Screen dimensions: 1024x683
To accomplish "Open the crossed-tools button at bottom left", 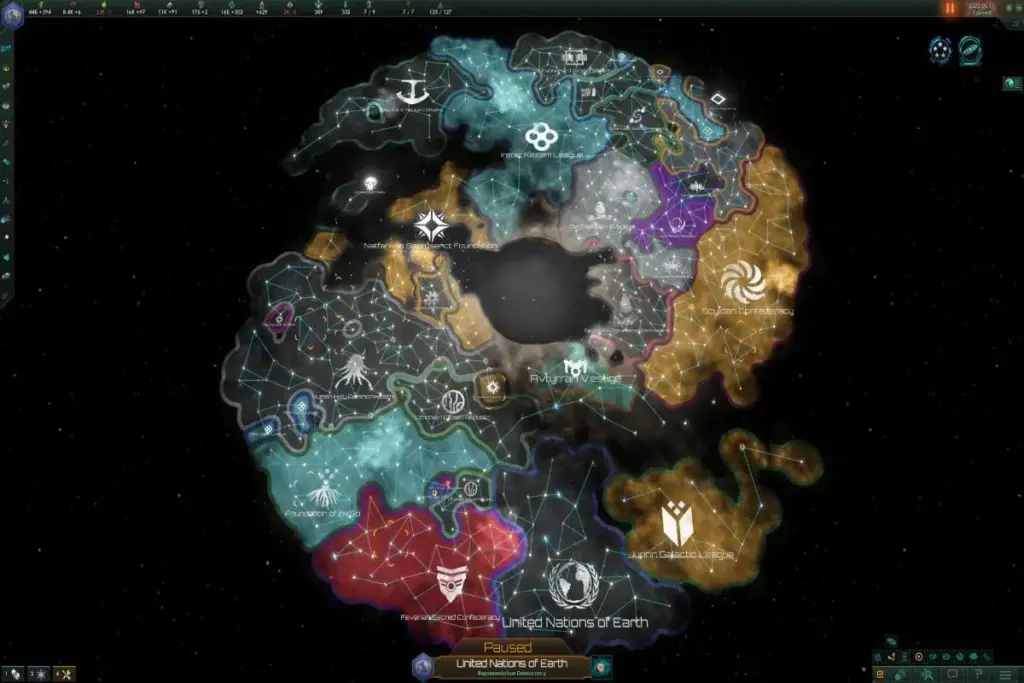I will [64, 674].
